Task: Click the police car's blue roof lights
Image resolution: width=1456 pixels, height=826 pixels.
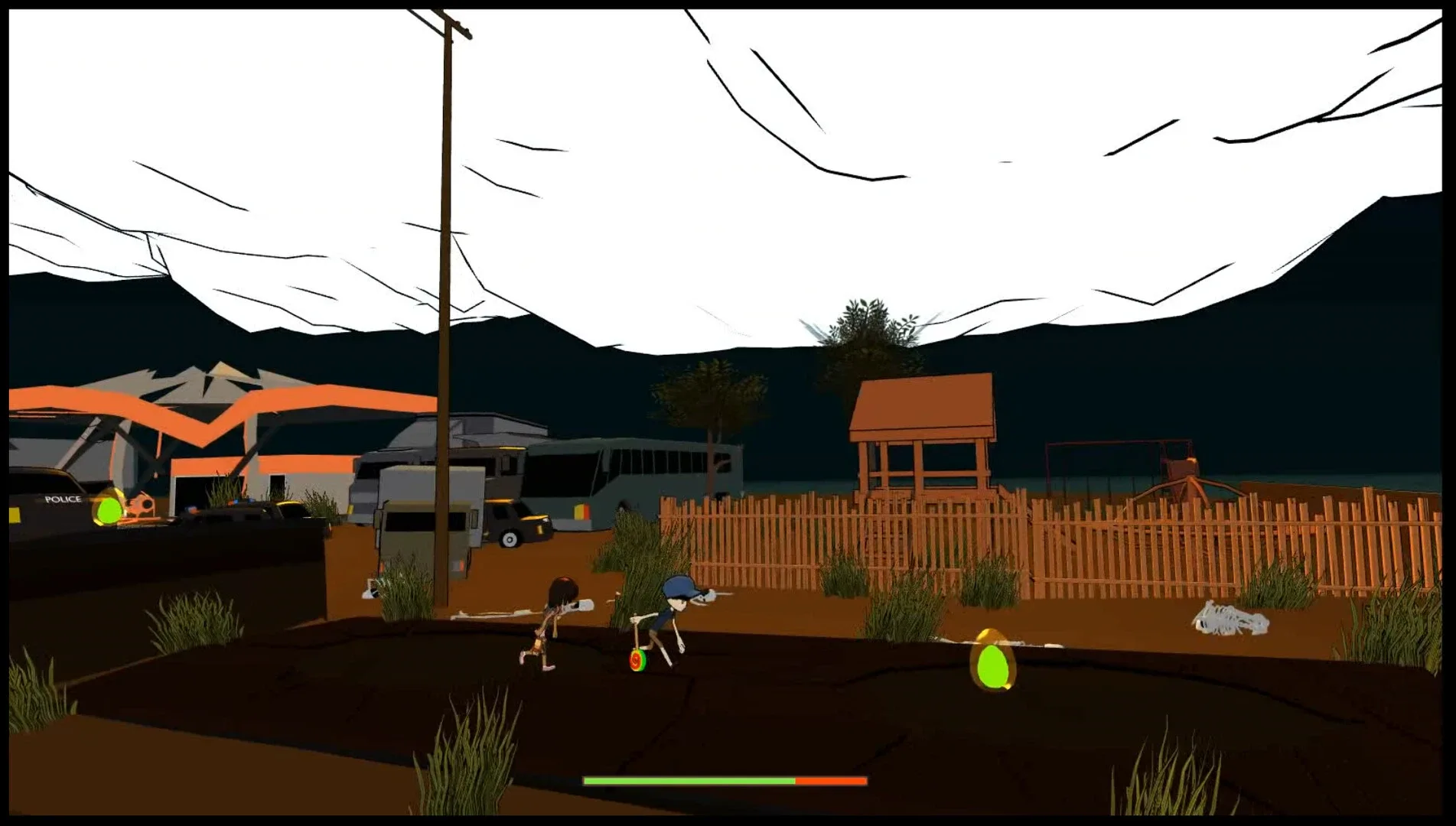Action: click(x=237, y=502)
